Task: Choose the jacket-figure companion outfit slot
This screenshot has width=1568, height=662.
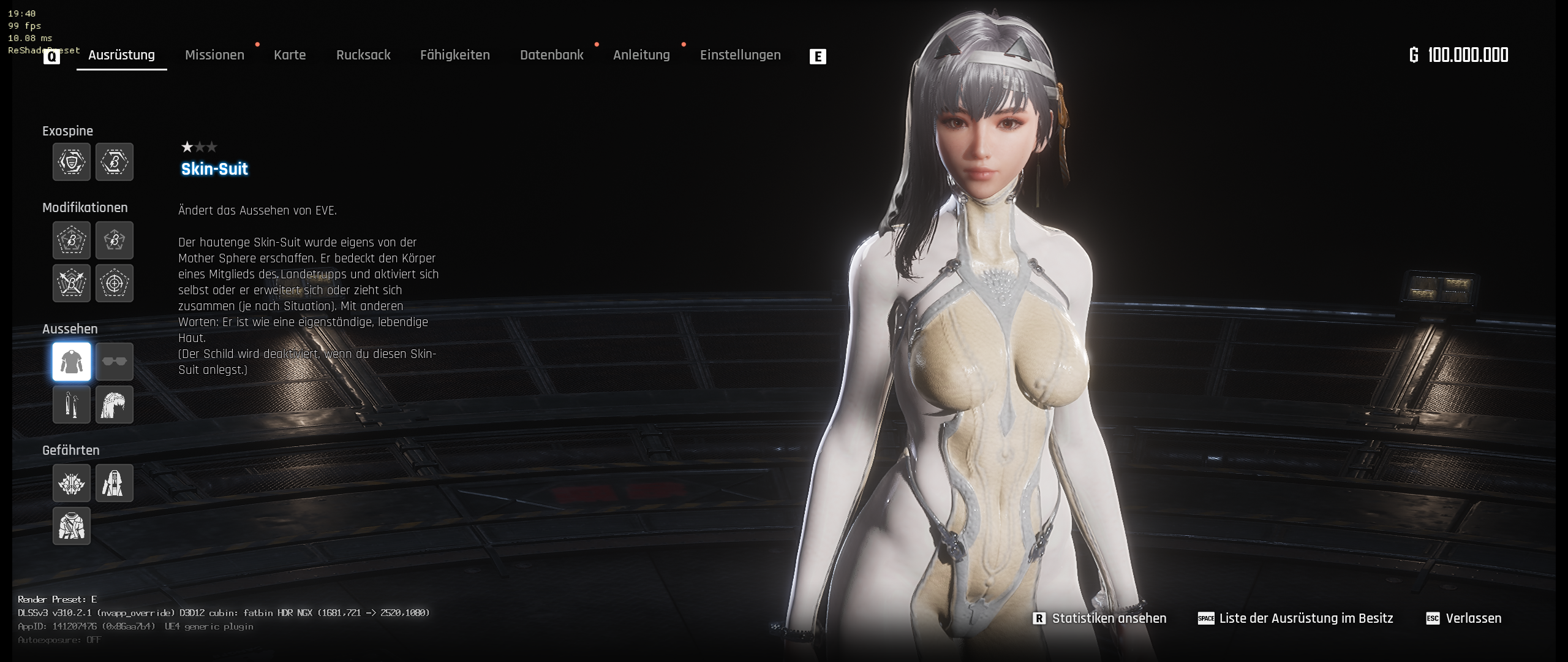Action: click(72, 526)
